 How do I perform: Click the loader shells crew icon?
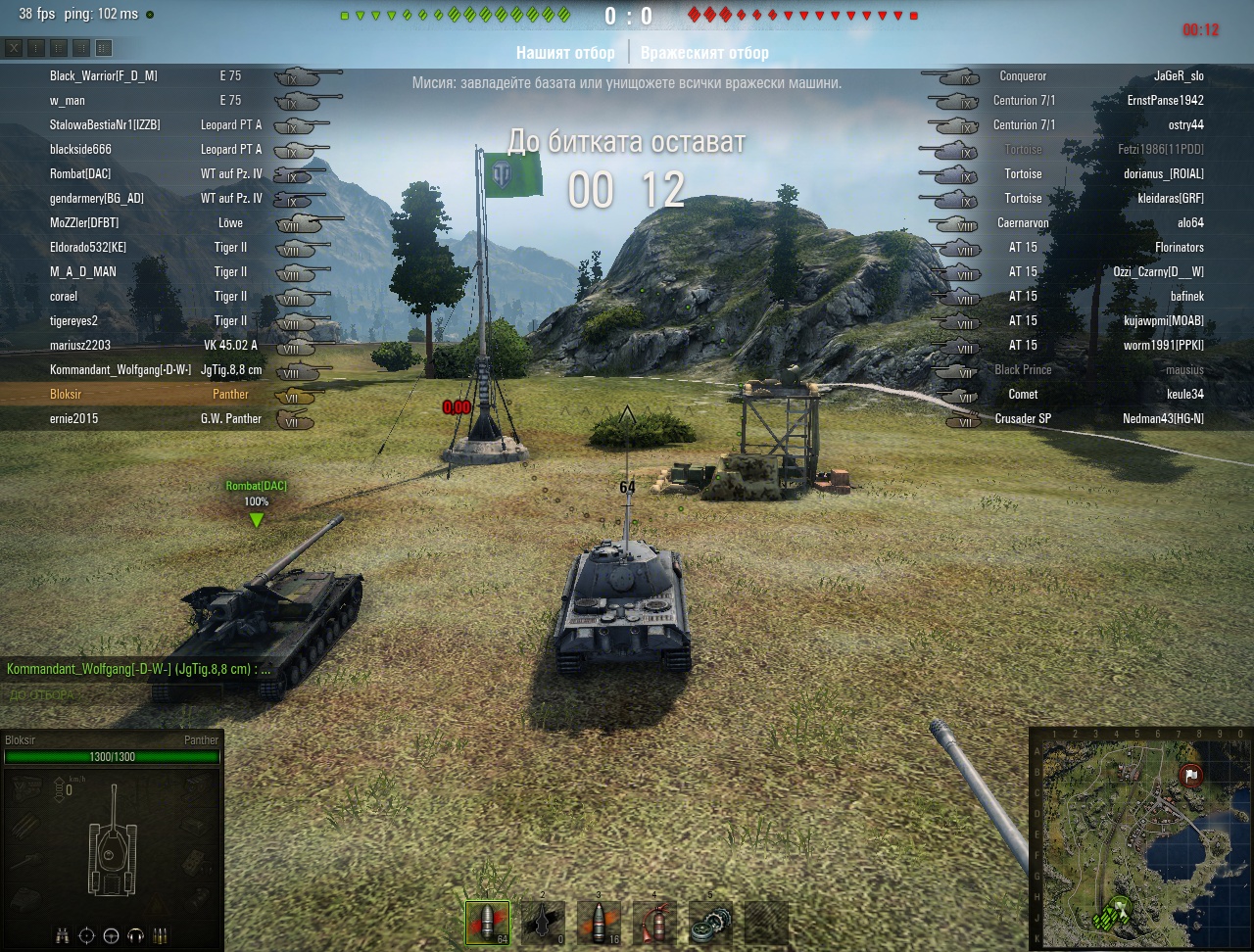click(x=160, y=934)
